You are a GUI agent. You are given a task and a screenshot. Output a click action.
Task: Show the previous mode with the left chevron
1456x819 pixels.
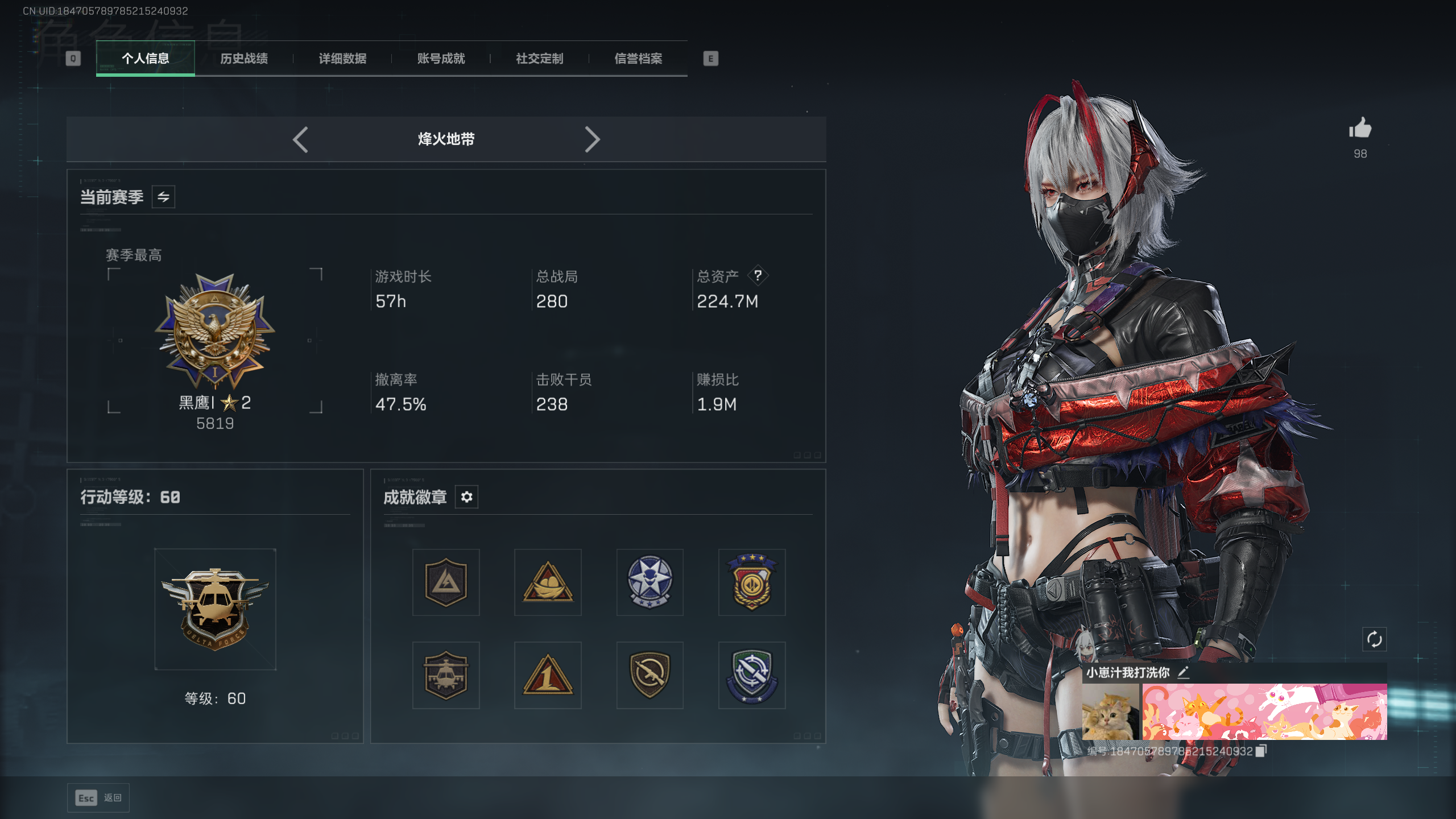(x=300, y=139)
